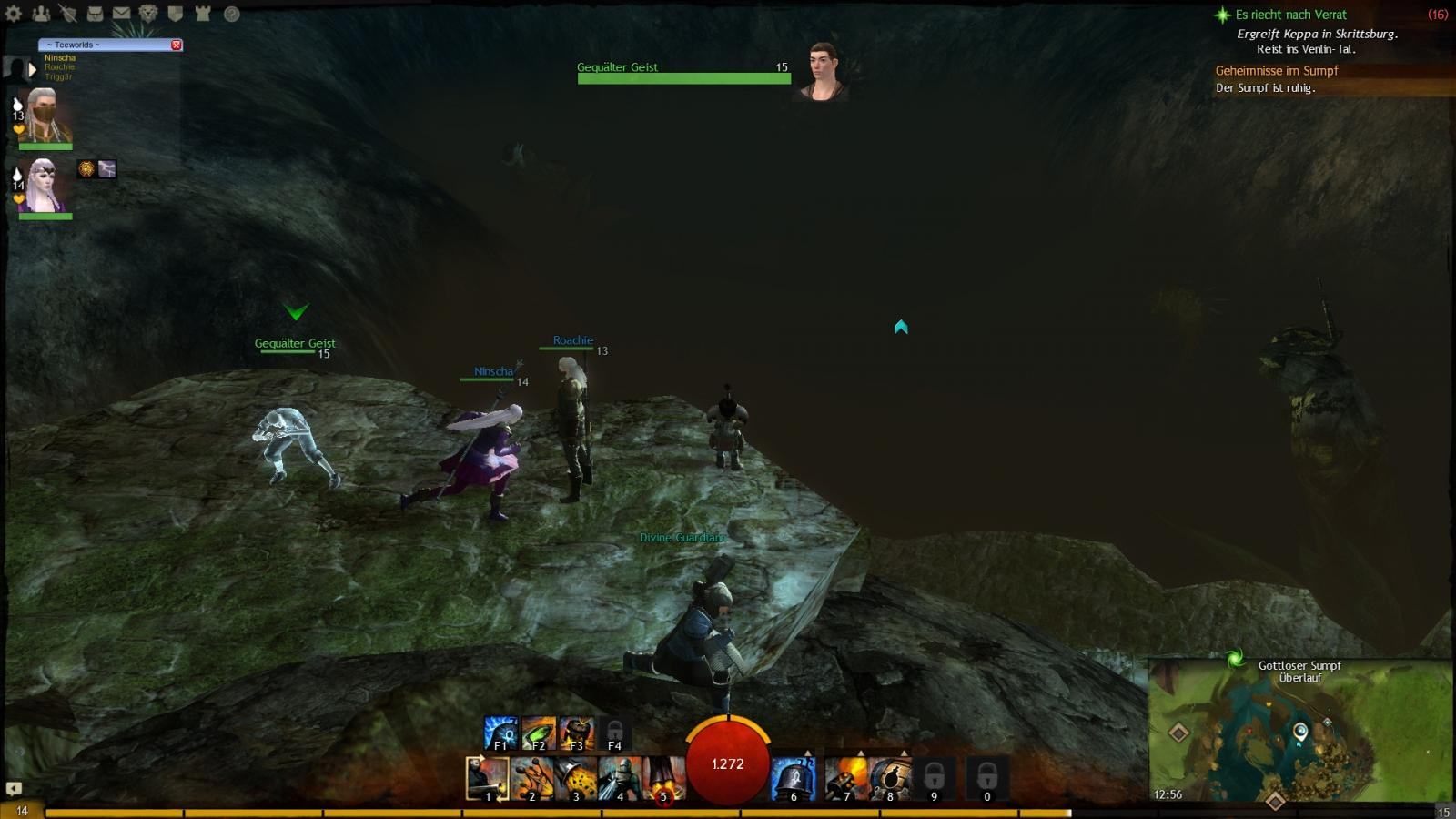Use weapon skill 1 auto-attack
Viewport: 1456px width, 819px height.
tap(488, 779)
